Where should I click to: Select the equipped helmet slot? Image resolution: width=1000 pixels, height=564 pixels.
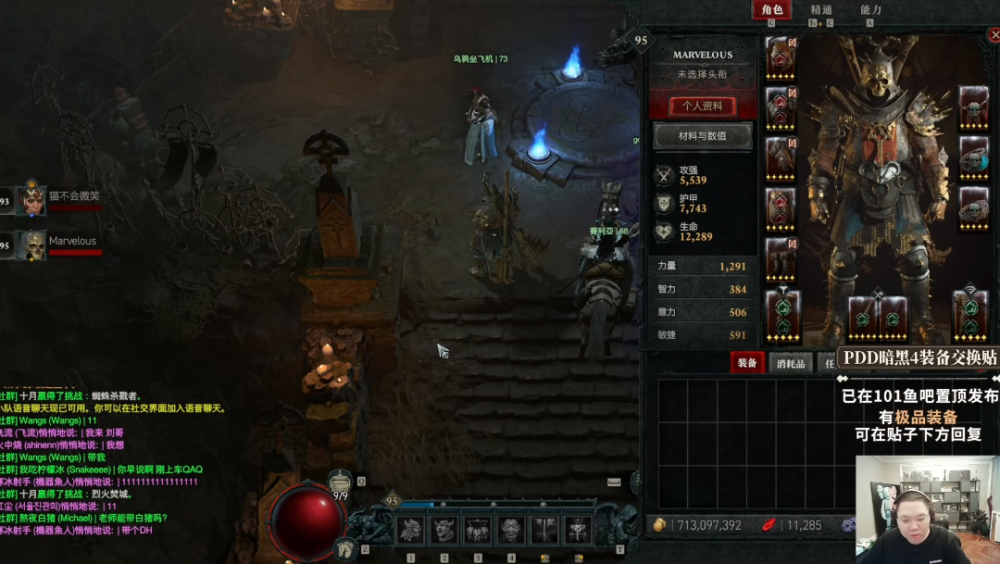[x=781, y=56]
